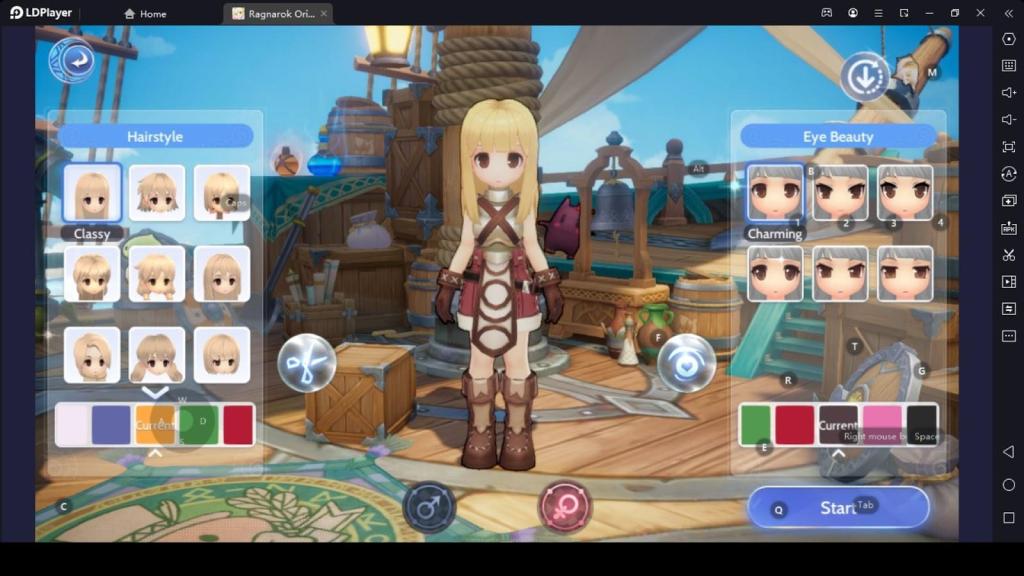This screenshot has width=1024, height=576.
Task: Pick the purple-blue hair color swatch
Action: pyautogui.click(x=111, y=424)
